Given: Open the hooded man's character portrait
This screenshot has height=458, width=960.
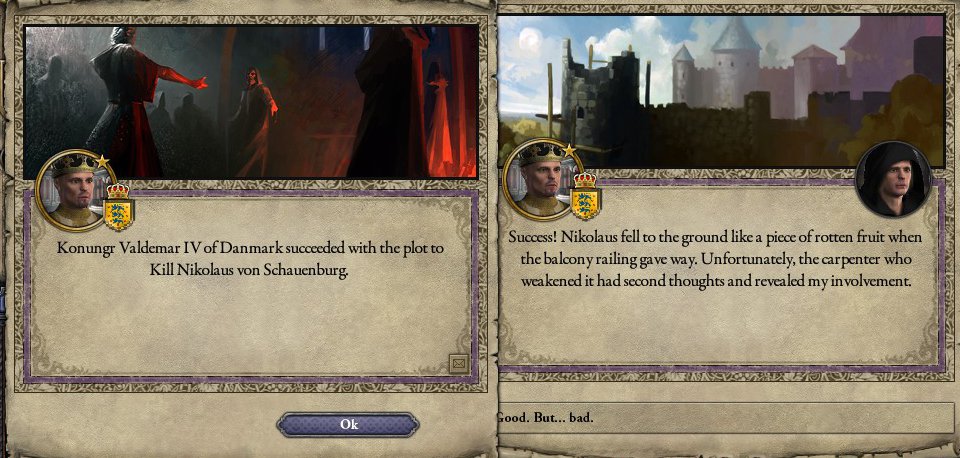Looking at the screenshot, I should [x=892, y=179].
